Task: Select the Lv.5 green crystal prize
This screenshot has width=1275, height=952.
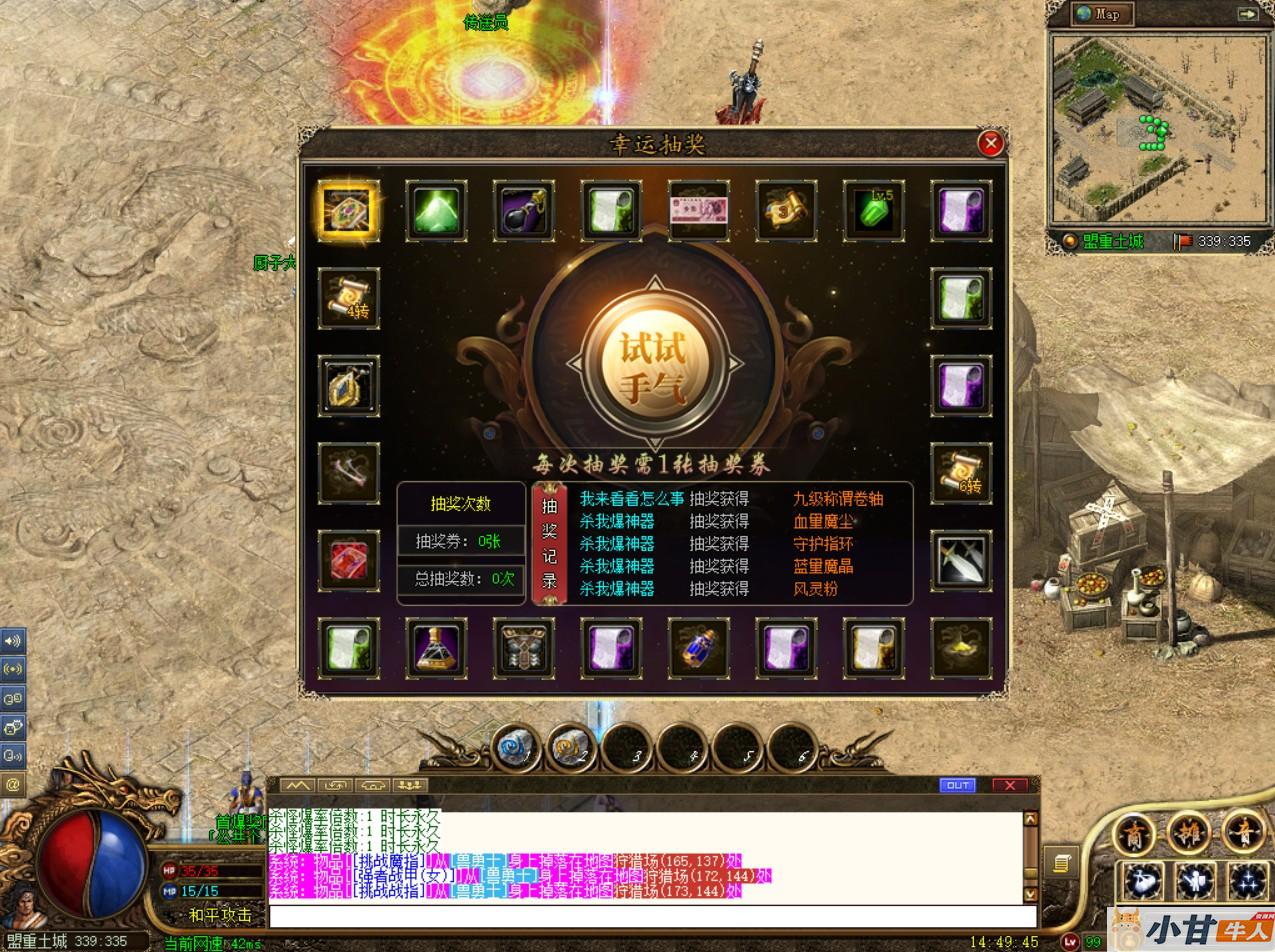Action: (x=874, y=211)
